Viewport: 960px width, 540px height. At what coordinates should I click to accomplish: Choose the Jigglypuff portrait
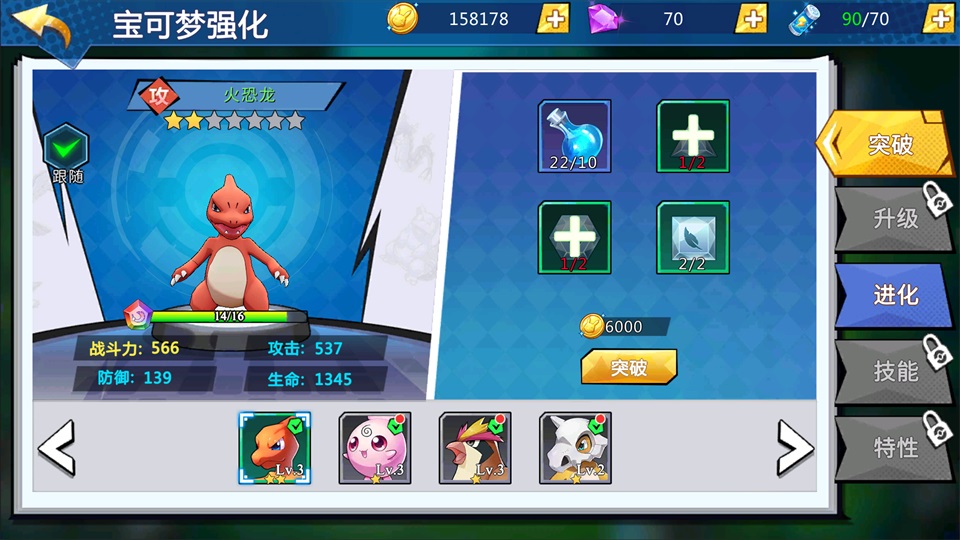[375, 448]
